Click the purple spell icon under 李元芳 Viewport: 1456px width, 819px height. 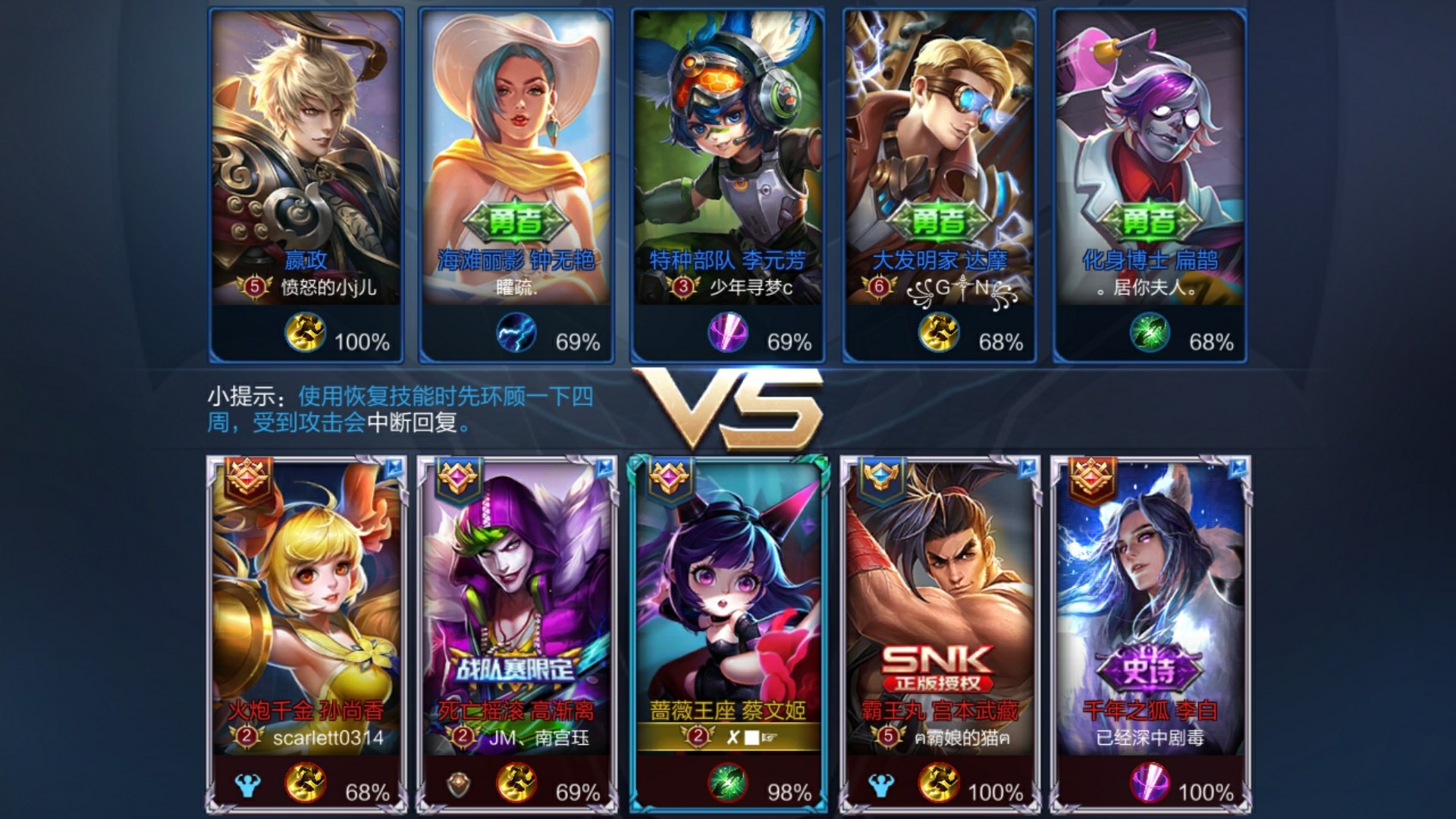[728, 334]
